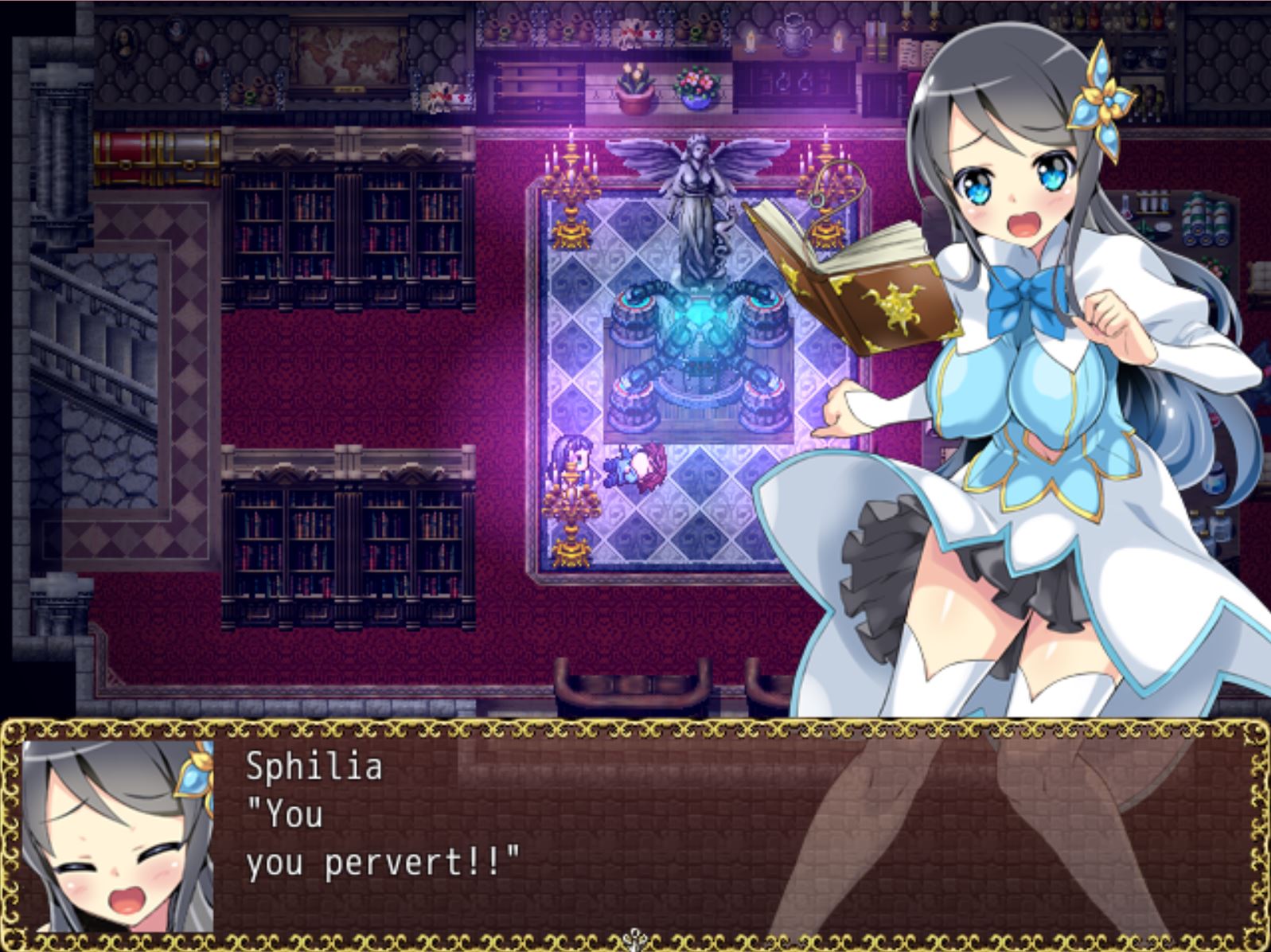Click the silver continue indicator under the dialogue
The width and height of the screenshot is (1271, 952).
(x=634, y=937)
